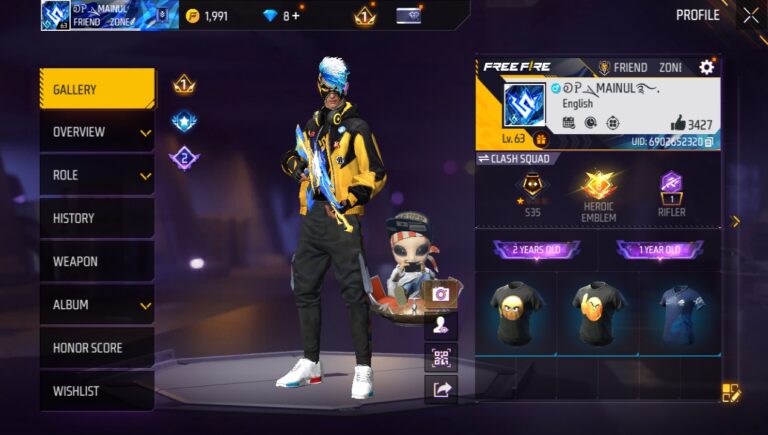This screenshot has width=768, height=435.
Task: Switch to the Weapon tab
Action: (x=97, y=261)
